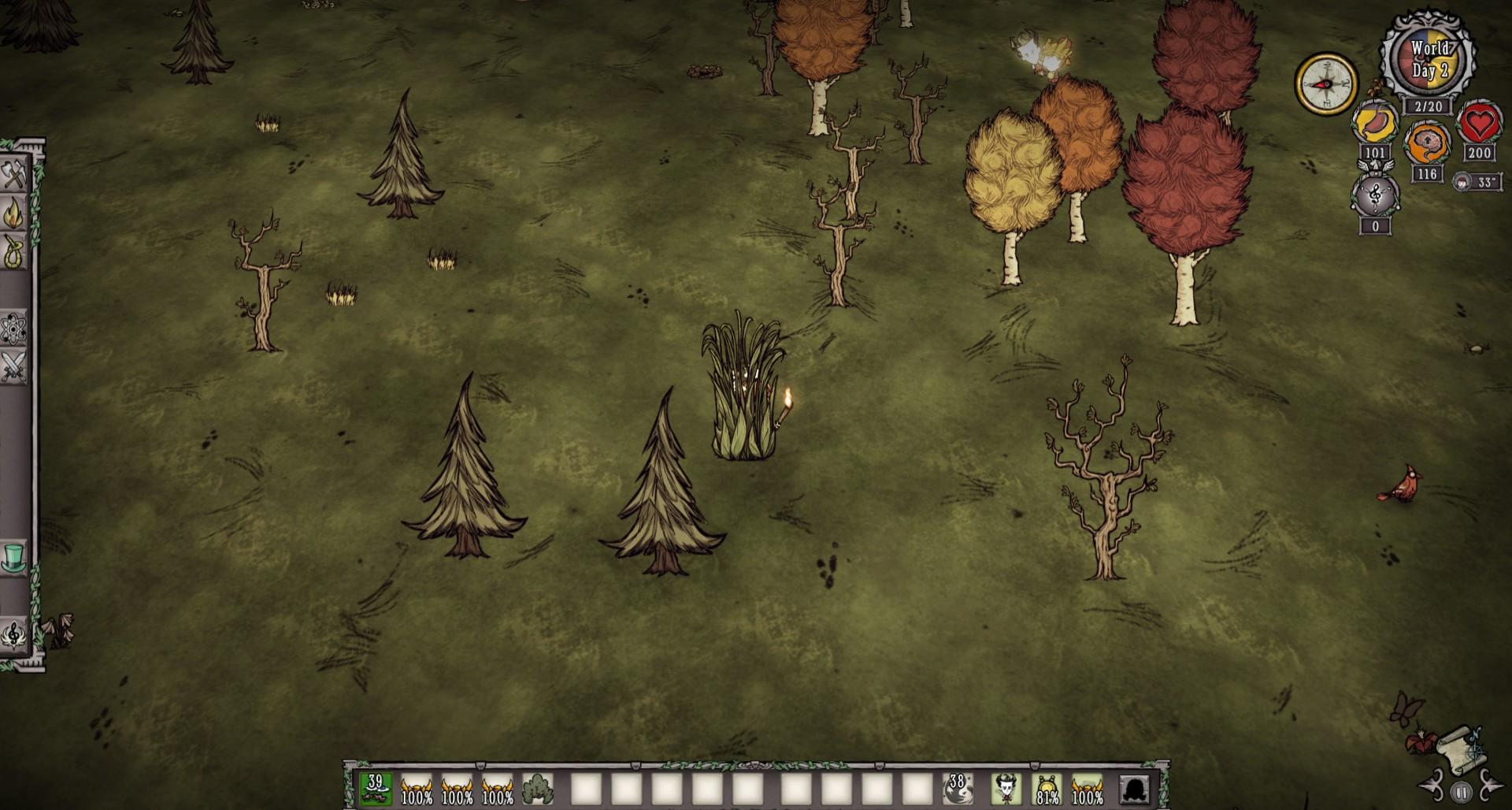The width and height of the screenshot is (1512, 810).
Task: Rotate the camera left
Action: 1432,788
